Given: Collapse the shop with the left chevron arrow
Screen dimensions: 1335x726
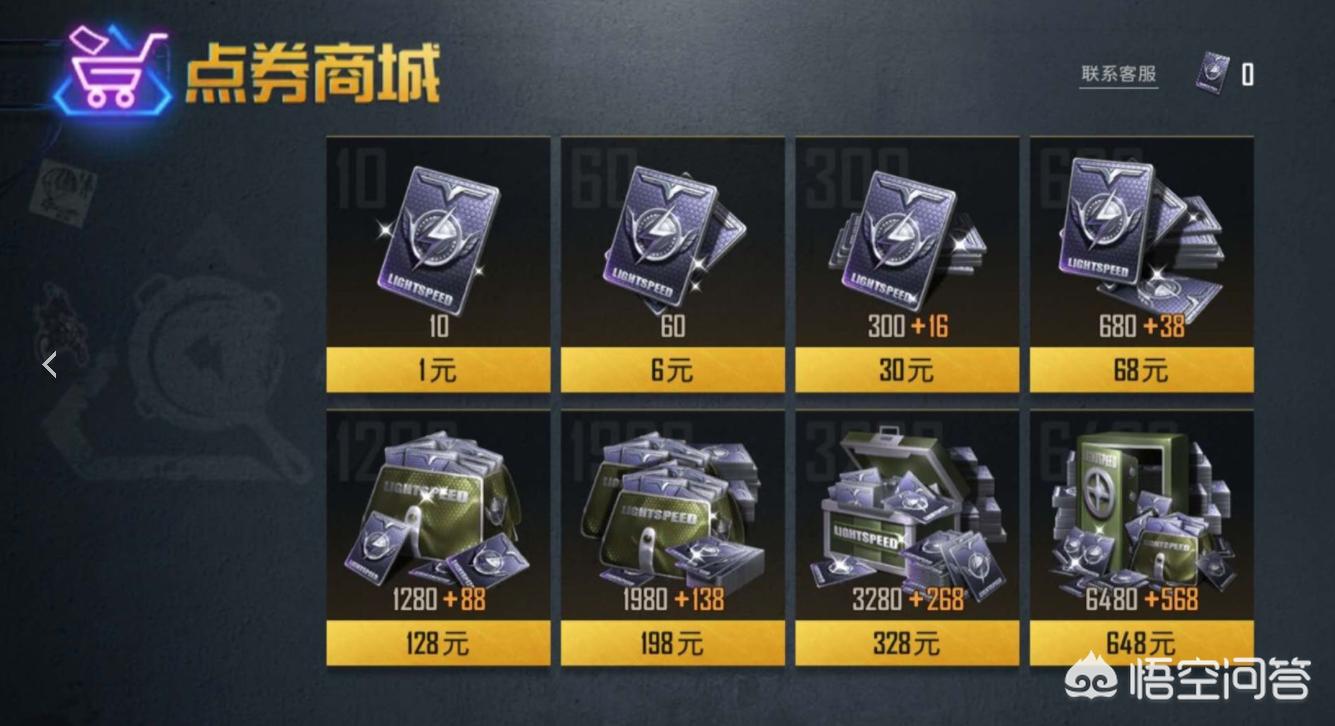Looking at the screenshot, I should 47,364.
